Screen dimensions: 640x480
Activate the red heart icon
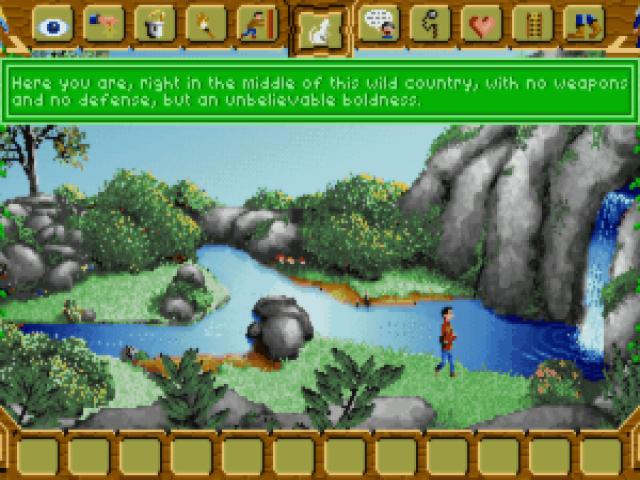pos(482,23)
